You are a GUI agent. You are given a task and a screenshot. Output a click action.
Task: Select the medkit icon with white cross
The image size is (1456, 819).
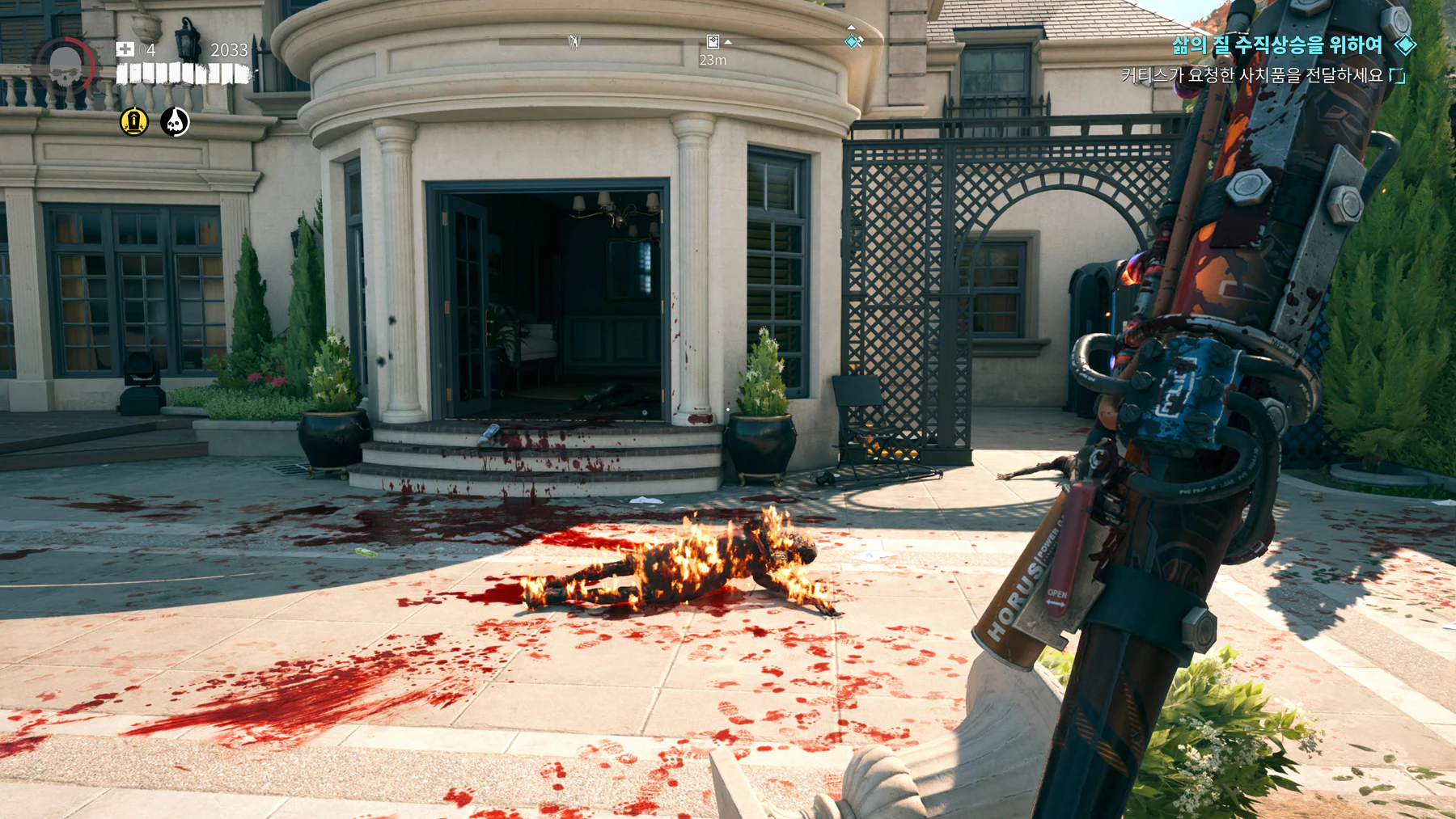click(x=125, y=49)
